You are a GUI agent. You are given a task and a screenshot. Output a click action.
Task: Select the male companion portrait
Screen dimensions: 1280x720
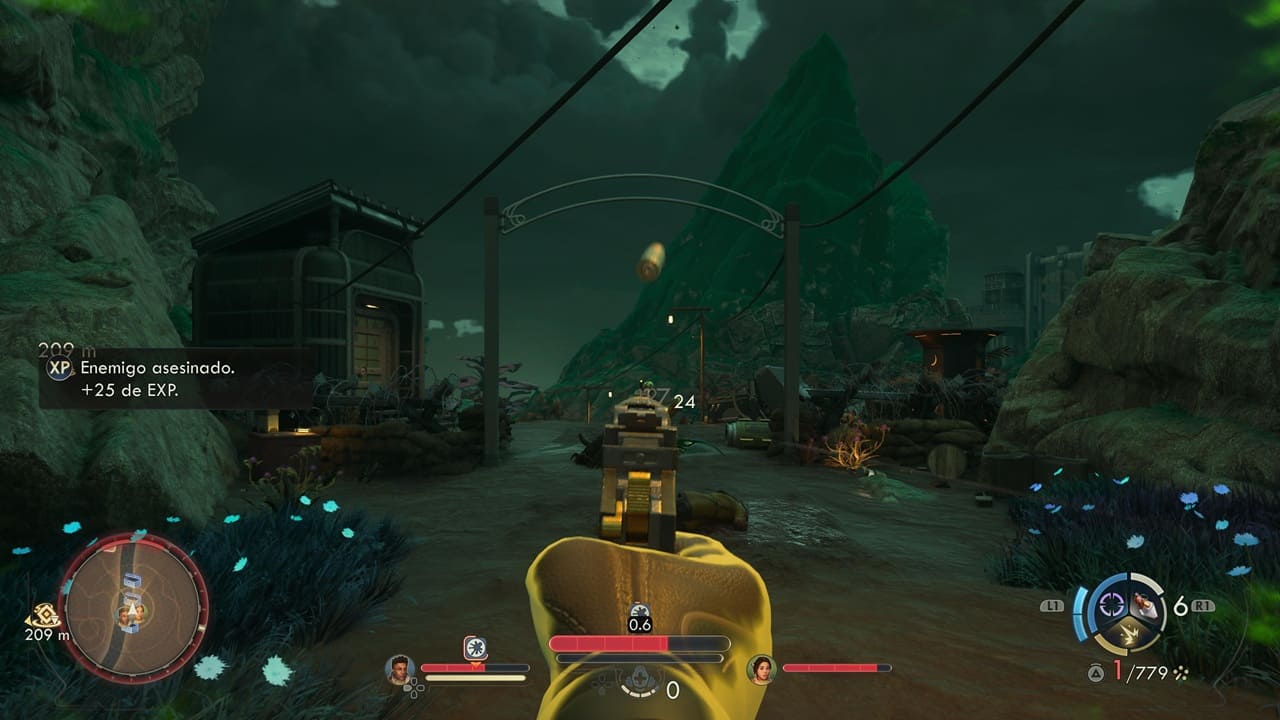(400, 668)
